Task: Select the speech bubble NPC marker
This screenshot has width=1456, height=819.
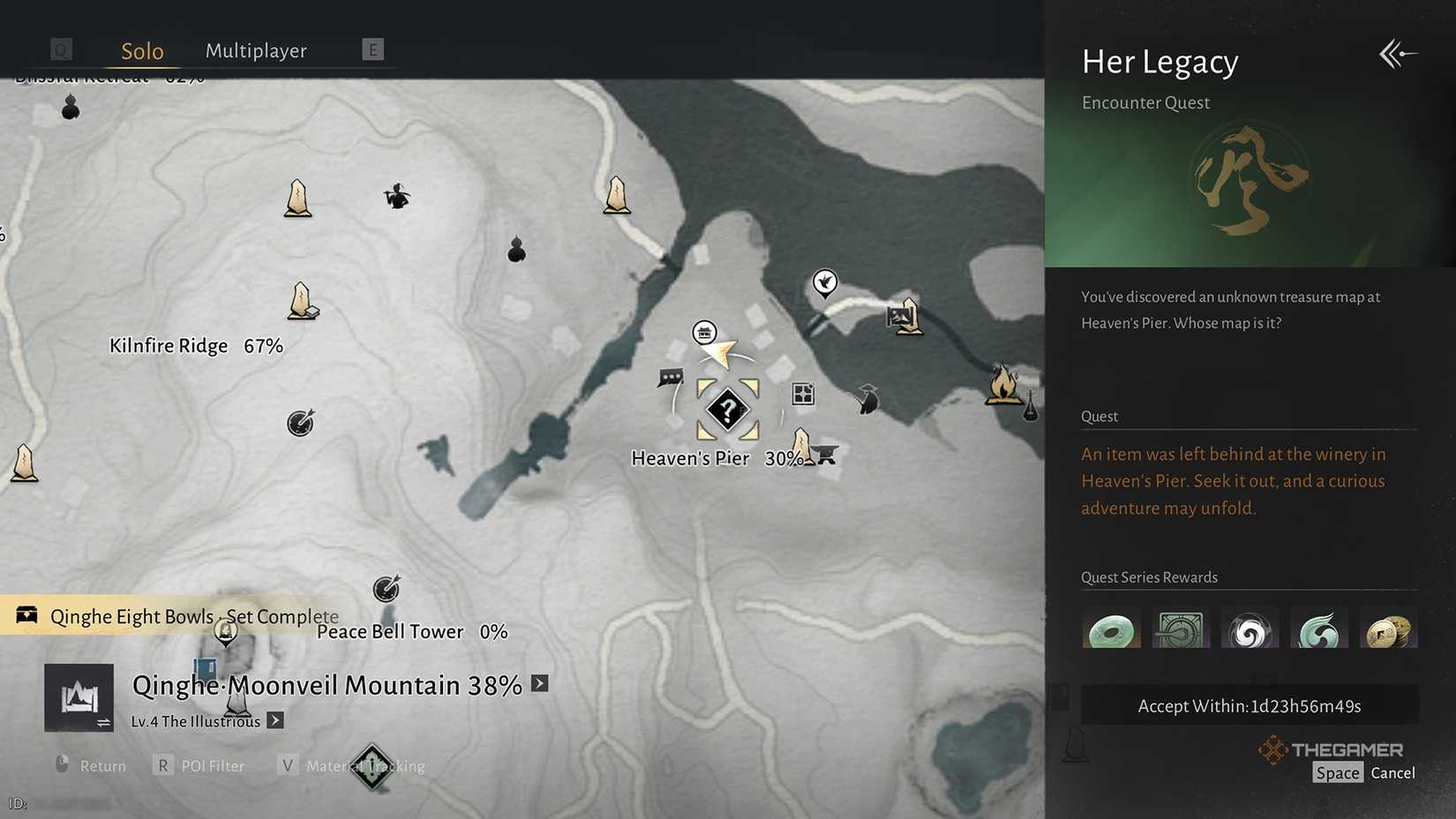Action: 671,378
